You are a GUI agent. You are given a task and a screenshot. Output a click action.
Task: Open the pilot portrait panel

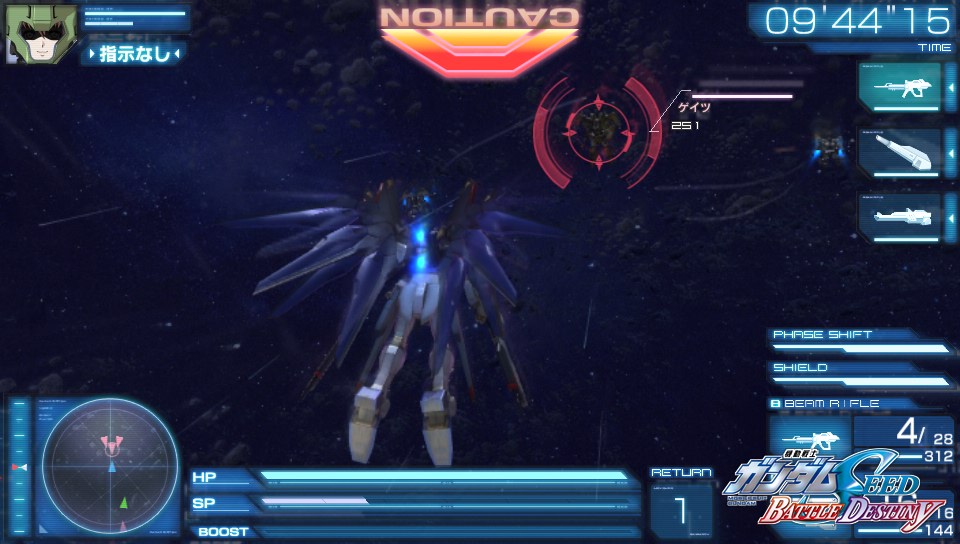(x=41, y=35)
